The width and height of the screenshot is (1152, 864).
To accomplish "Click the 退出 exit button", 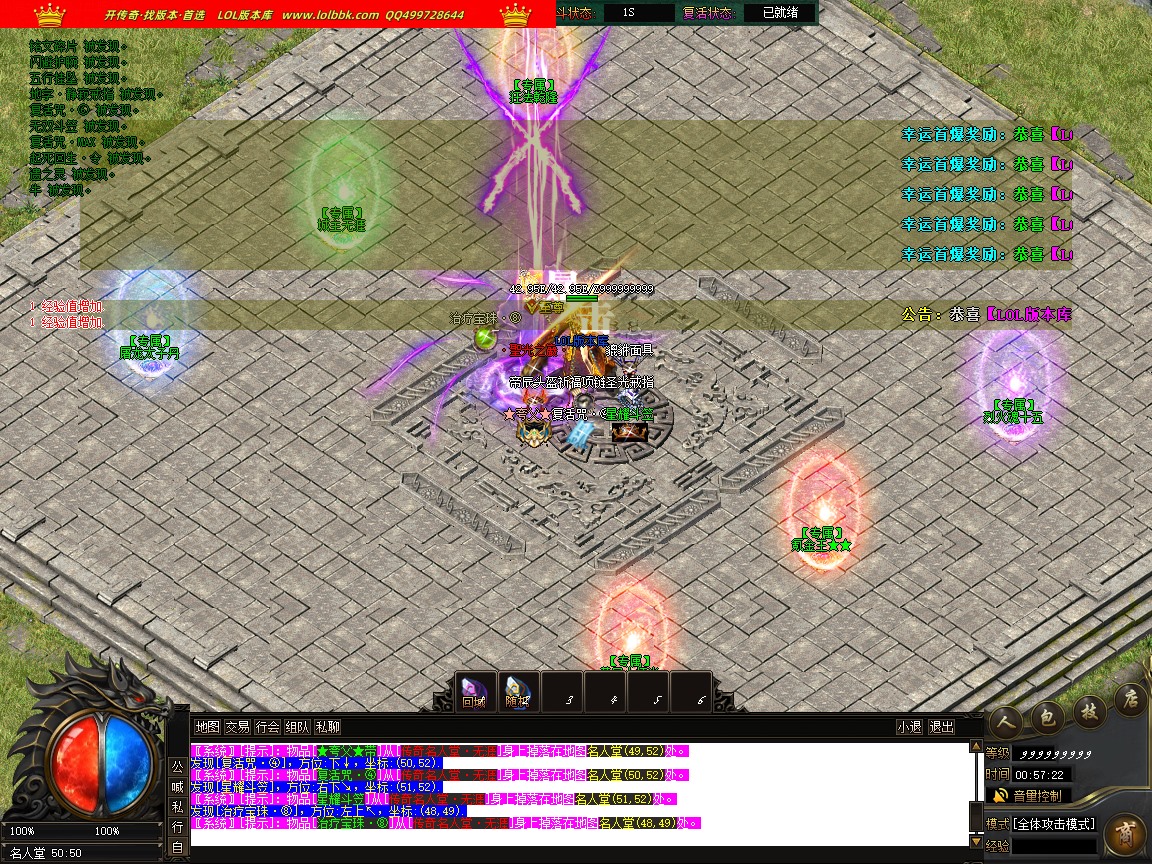I will point(941,727).
